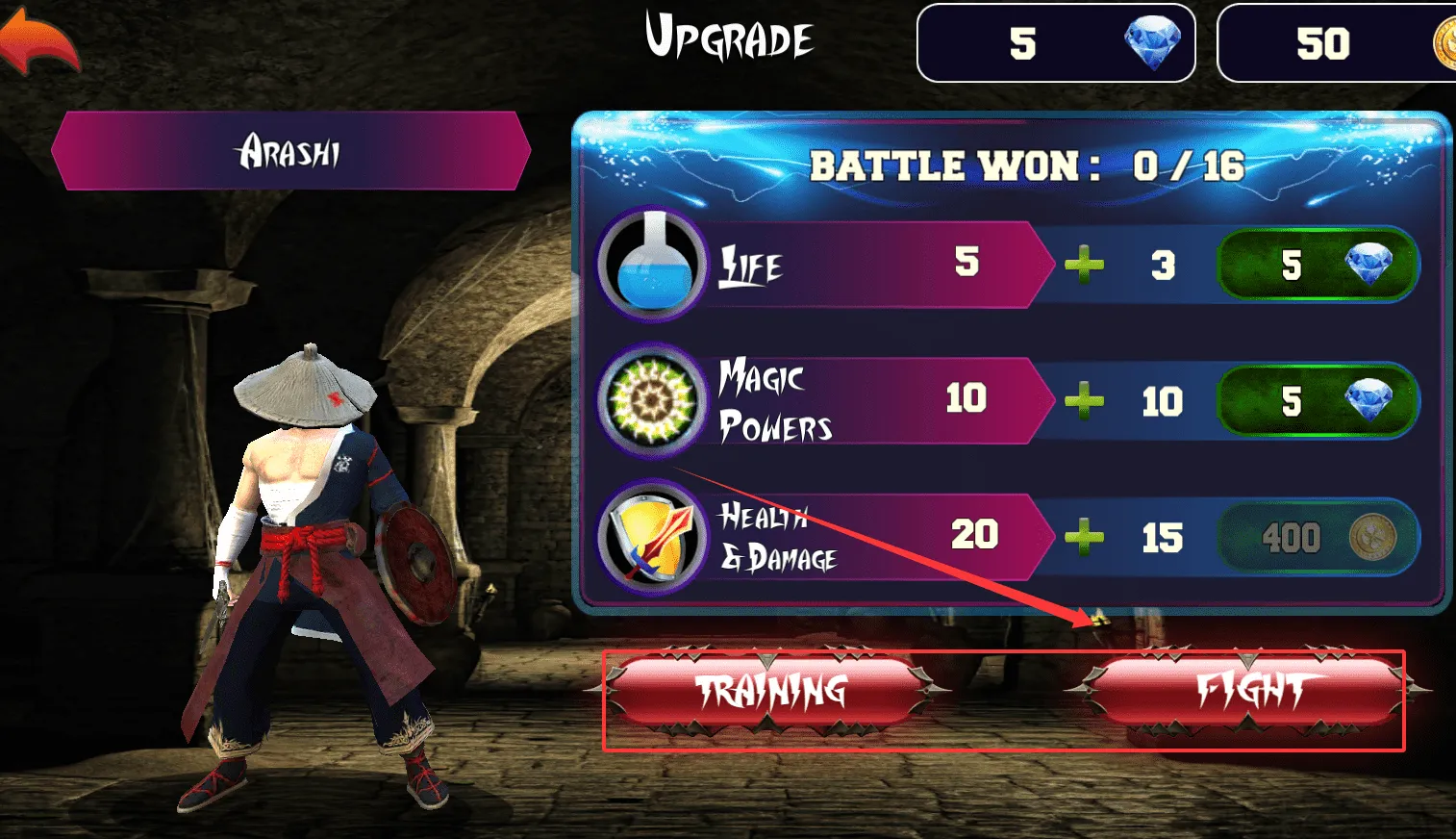The image size is (1456, 839).
Task: Begin a Fight battle
Action: pos(1248,691)
